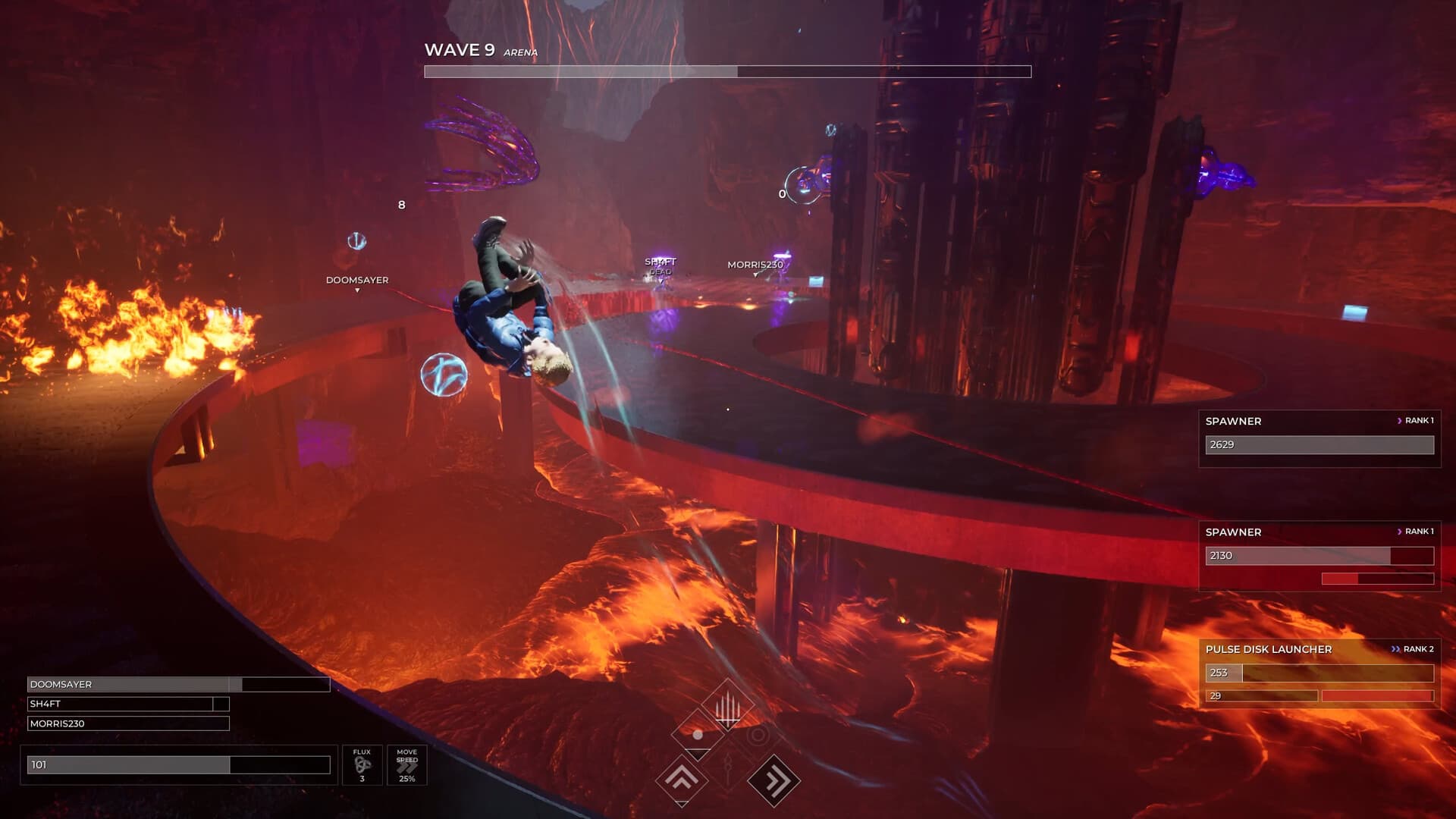Select the upward arrow jump ability icon
Screen dimensions: 1456x819
tap(682, 778)
